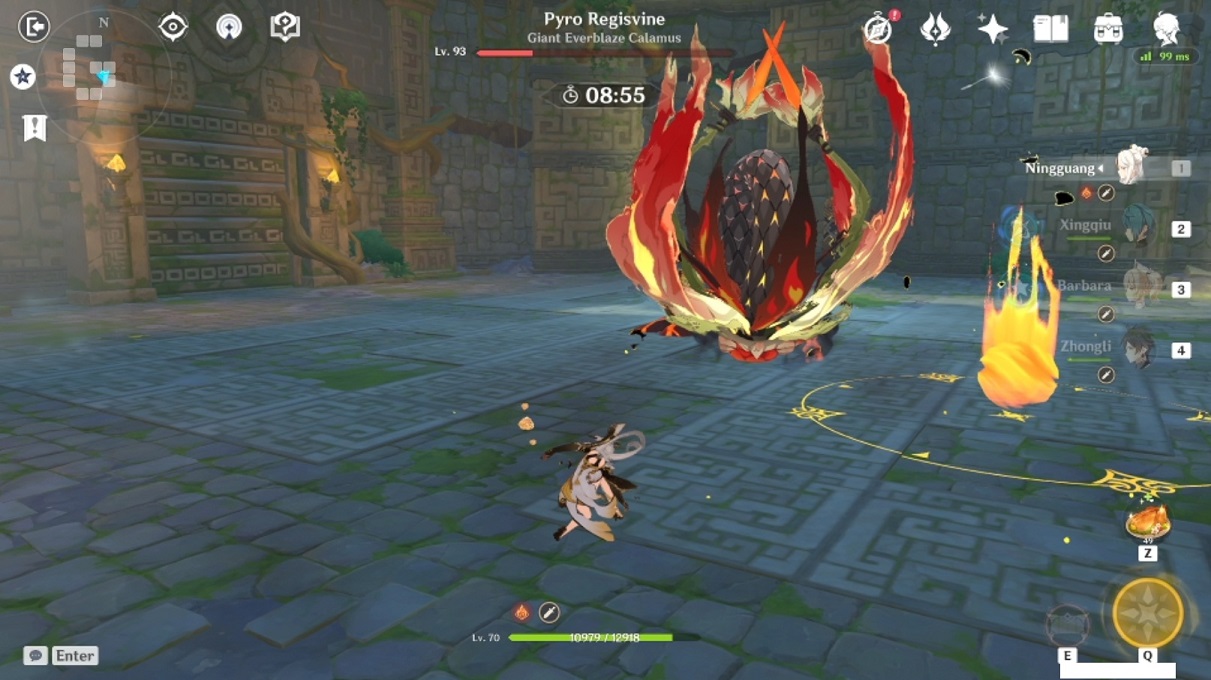Image resolution: width=1211 pixels, height=680 pixels.
Task: Switch to Barbara
Action: (1135, 289)
